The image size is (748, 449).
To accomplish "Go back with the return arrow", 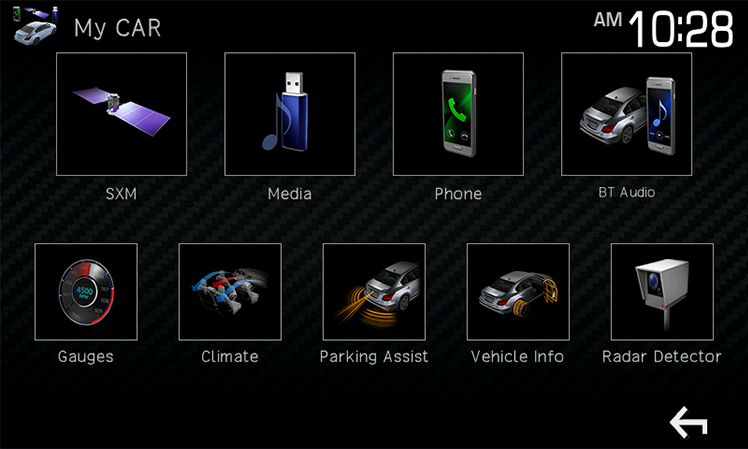I will [x=688, y=423].
